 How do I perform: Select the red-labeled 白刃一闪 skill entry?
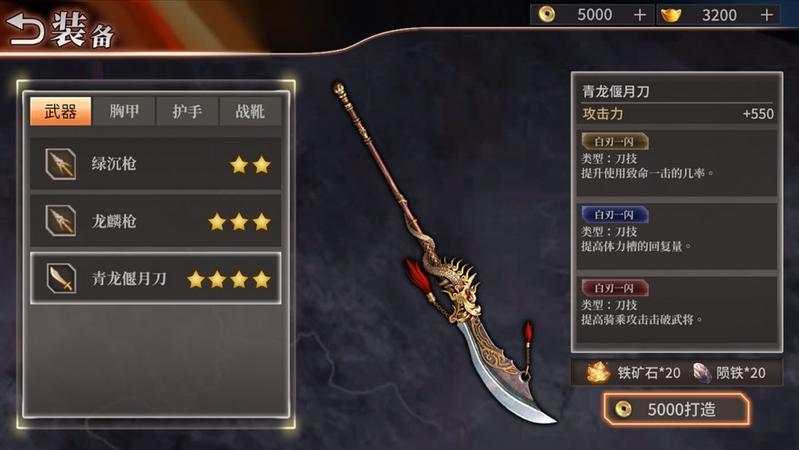point(675,305)
